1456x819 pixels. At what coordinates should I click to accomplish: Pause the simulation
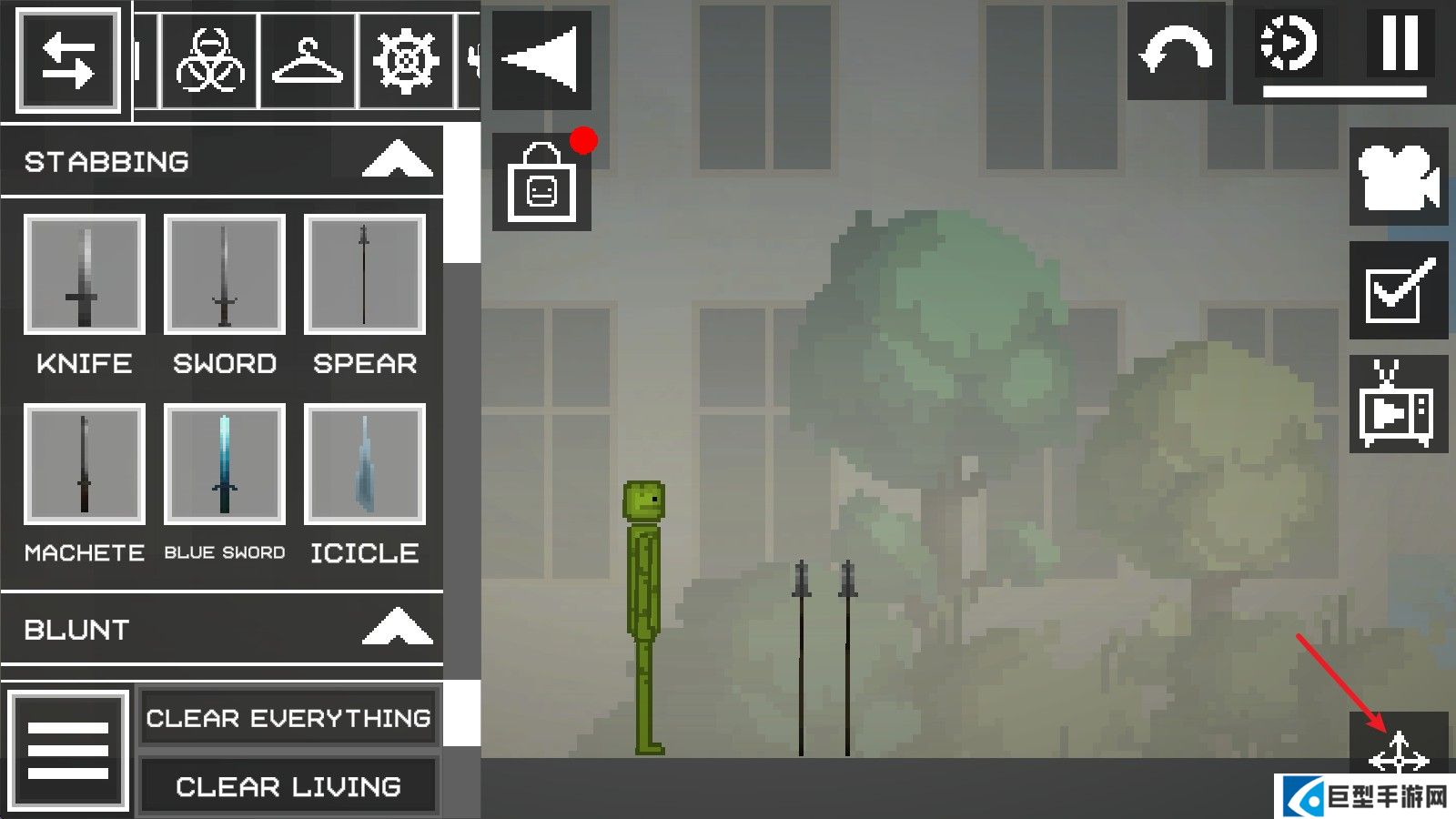(1400, 44)
